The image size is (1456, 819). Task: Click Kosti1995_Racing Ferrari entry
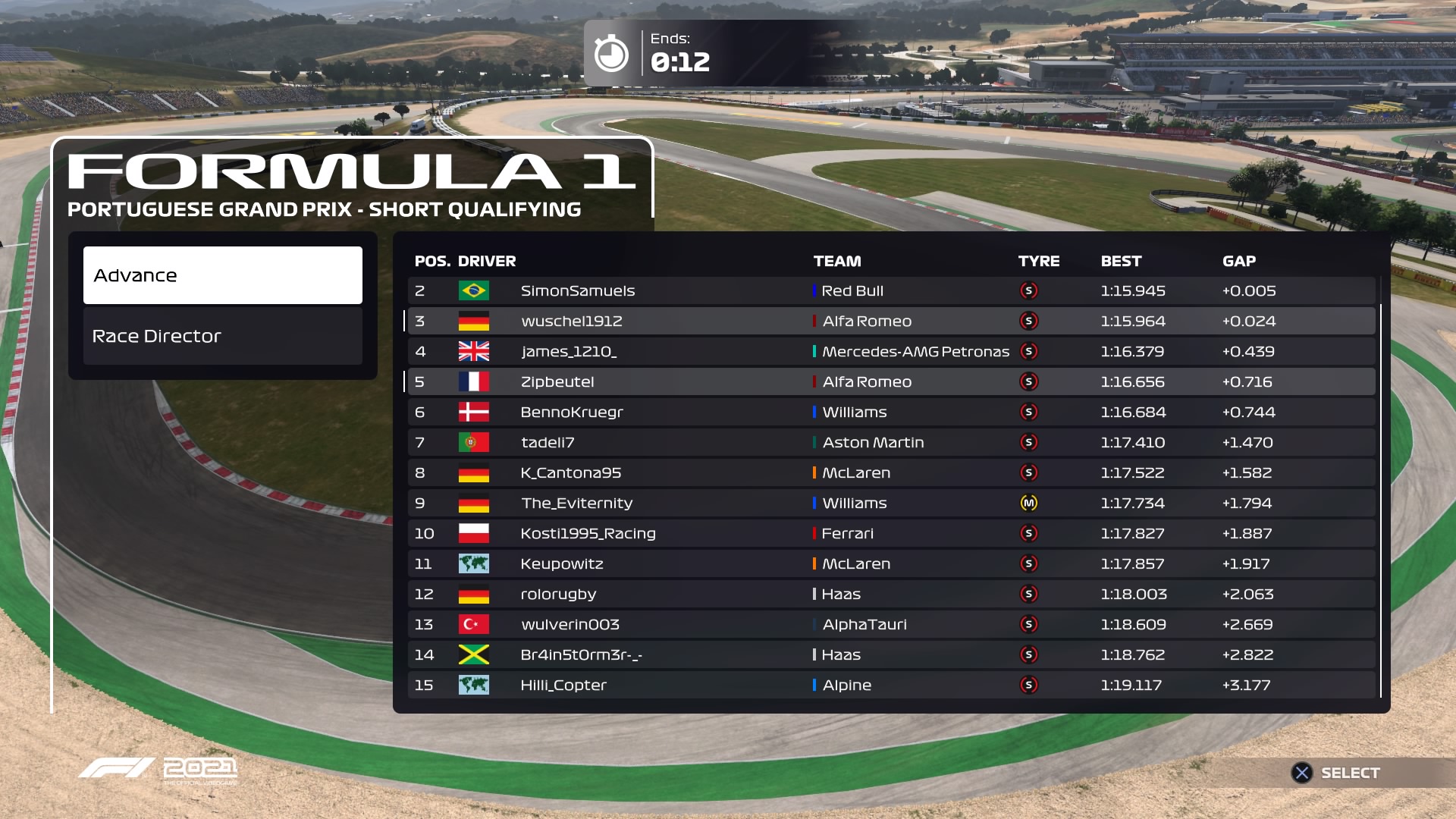click(891, 533)
